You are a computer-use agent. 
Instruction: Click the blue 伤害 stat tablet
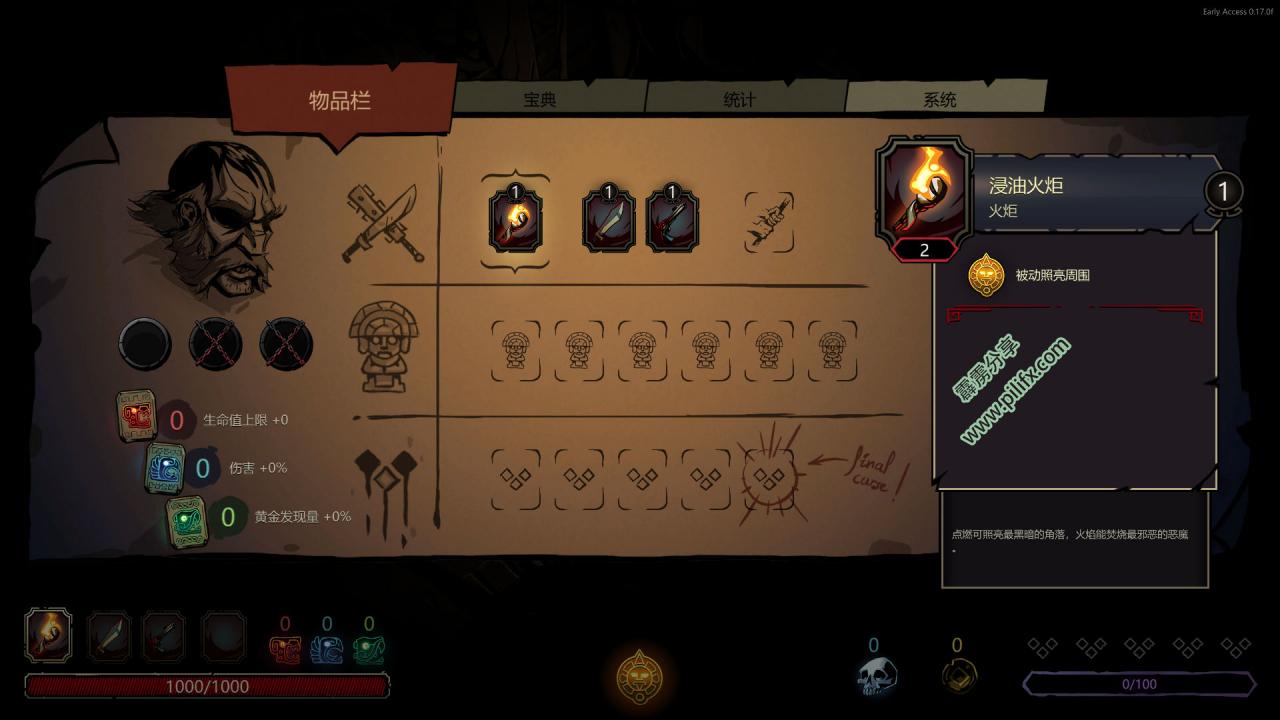[x=166, y=467]
